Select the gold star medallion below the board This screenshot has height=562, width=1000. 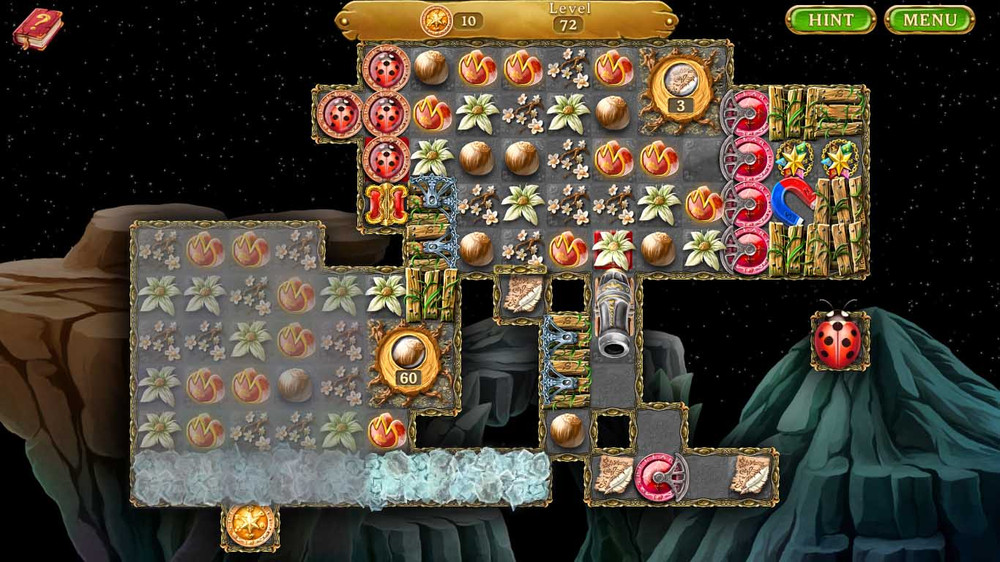[248, 522]
